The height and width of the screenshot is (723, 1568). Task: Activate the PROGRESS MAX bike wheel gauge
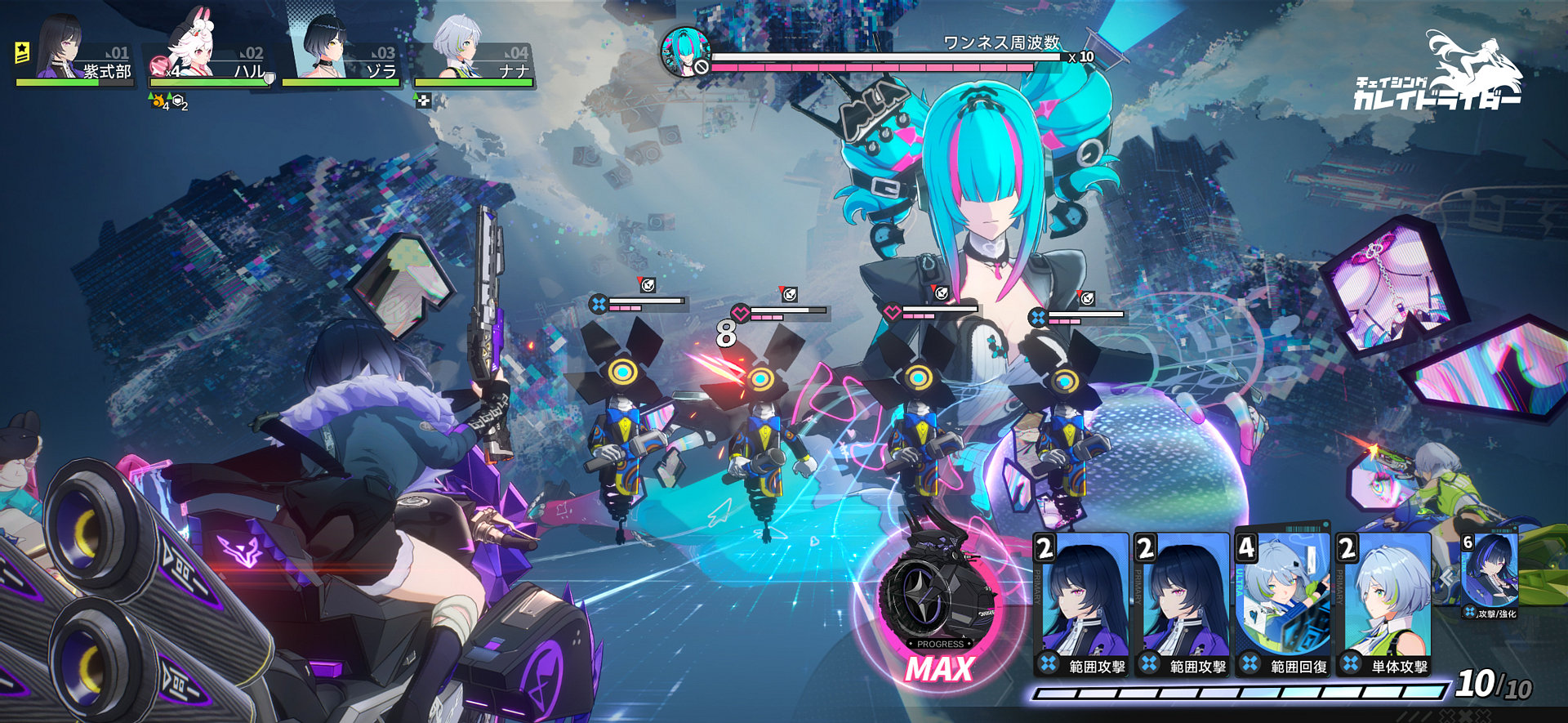click(939, 605)
